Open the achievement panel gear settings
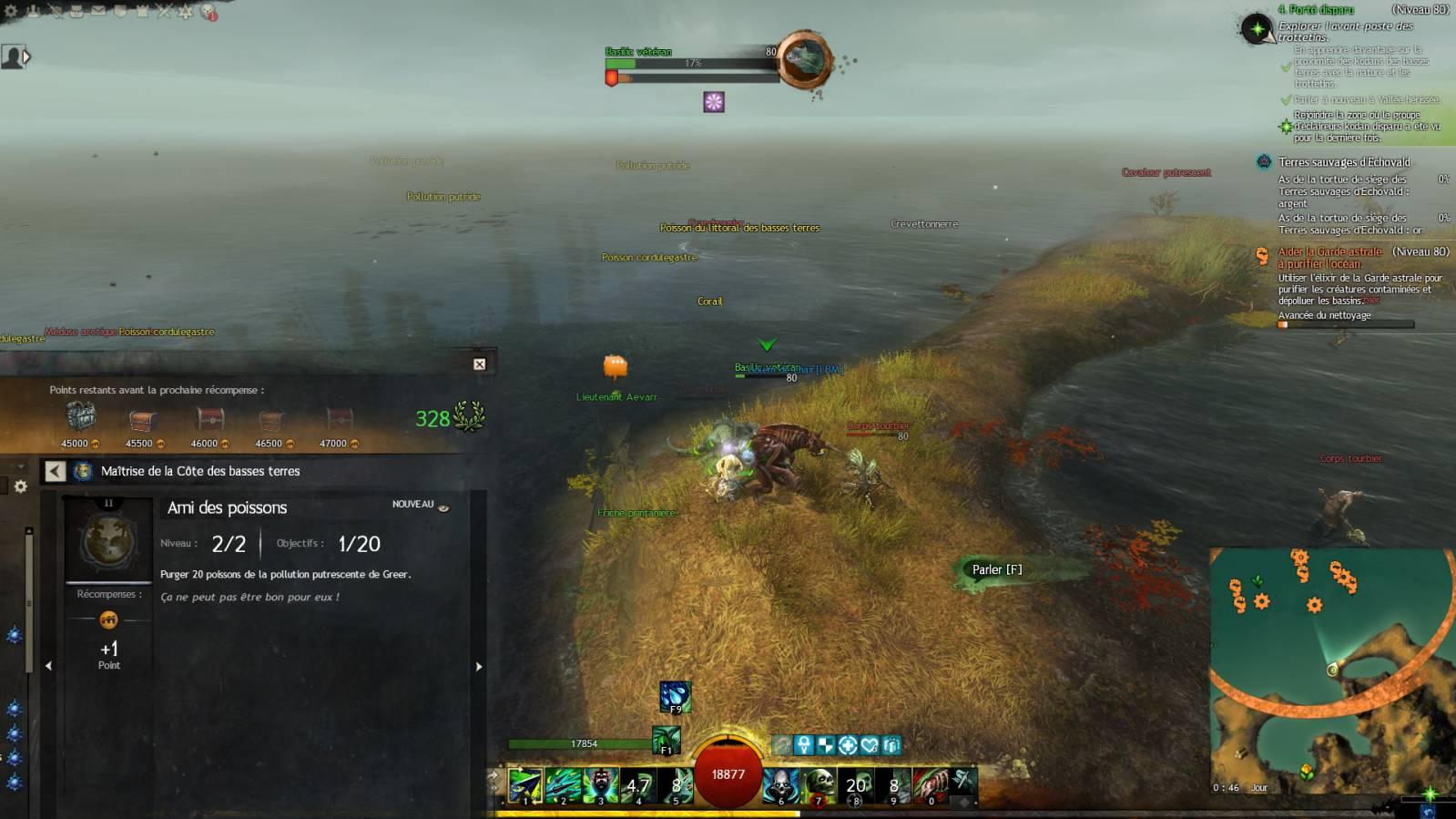The width and height of the screenshot is (1456, 819). [21, 486]
